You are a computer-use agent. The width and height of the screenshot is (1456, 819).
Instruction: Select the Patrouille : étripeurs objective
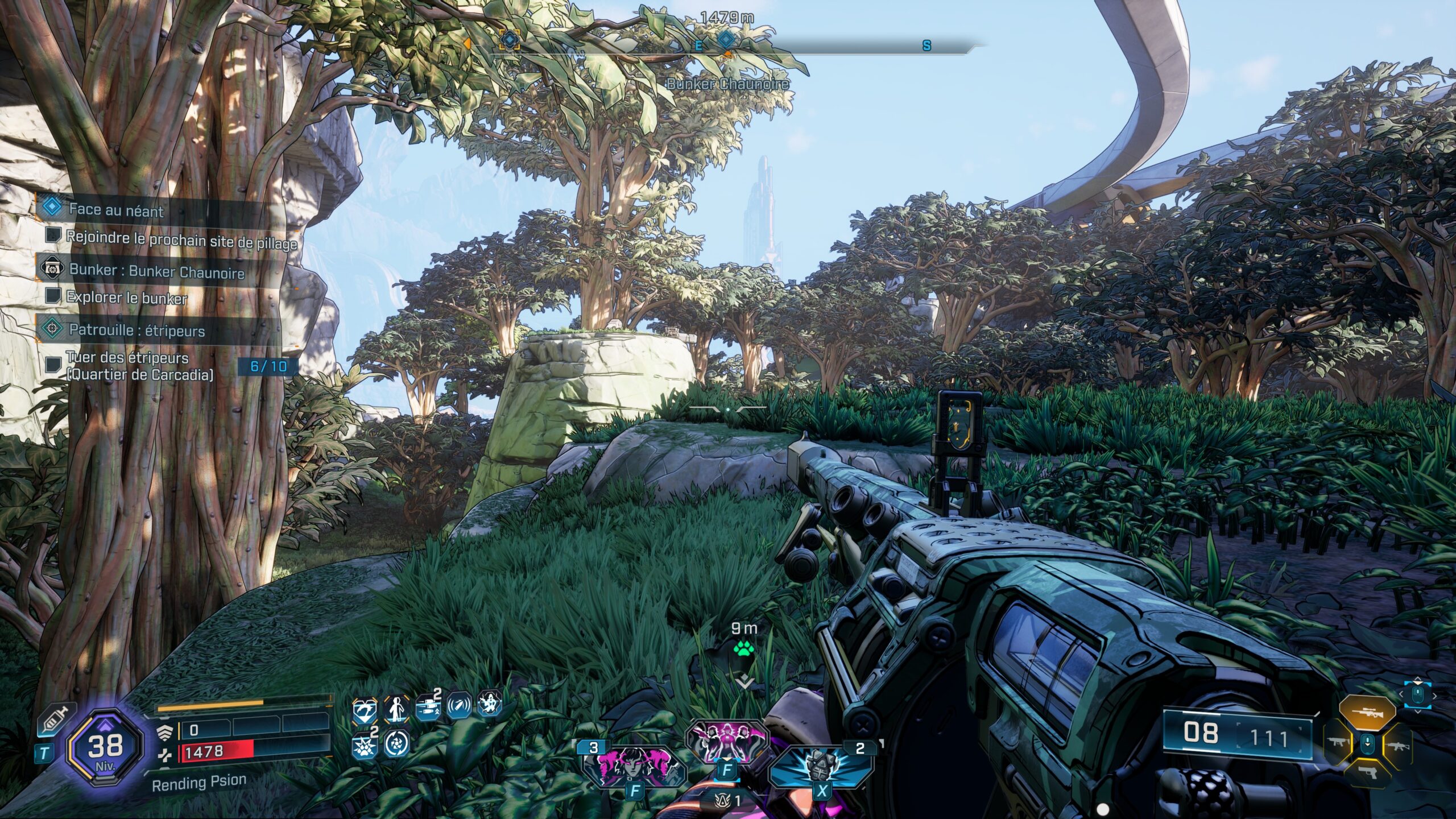click(136, 330)
